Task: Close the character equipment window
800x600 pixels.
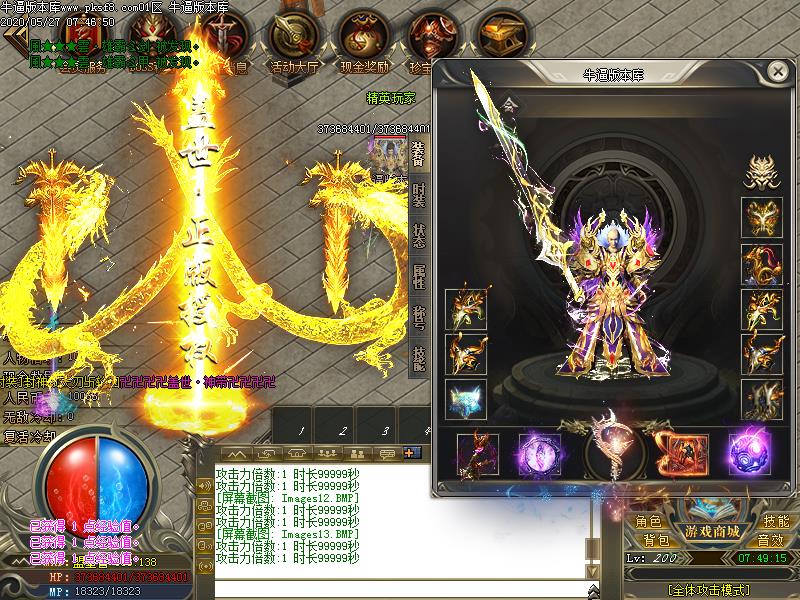Action: [777, 72]
